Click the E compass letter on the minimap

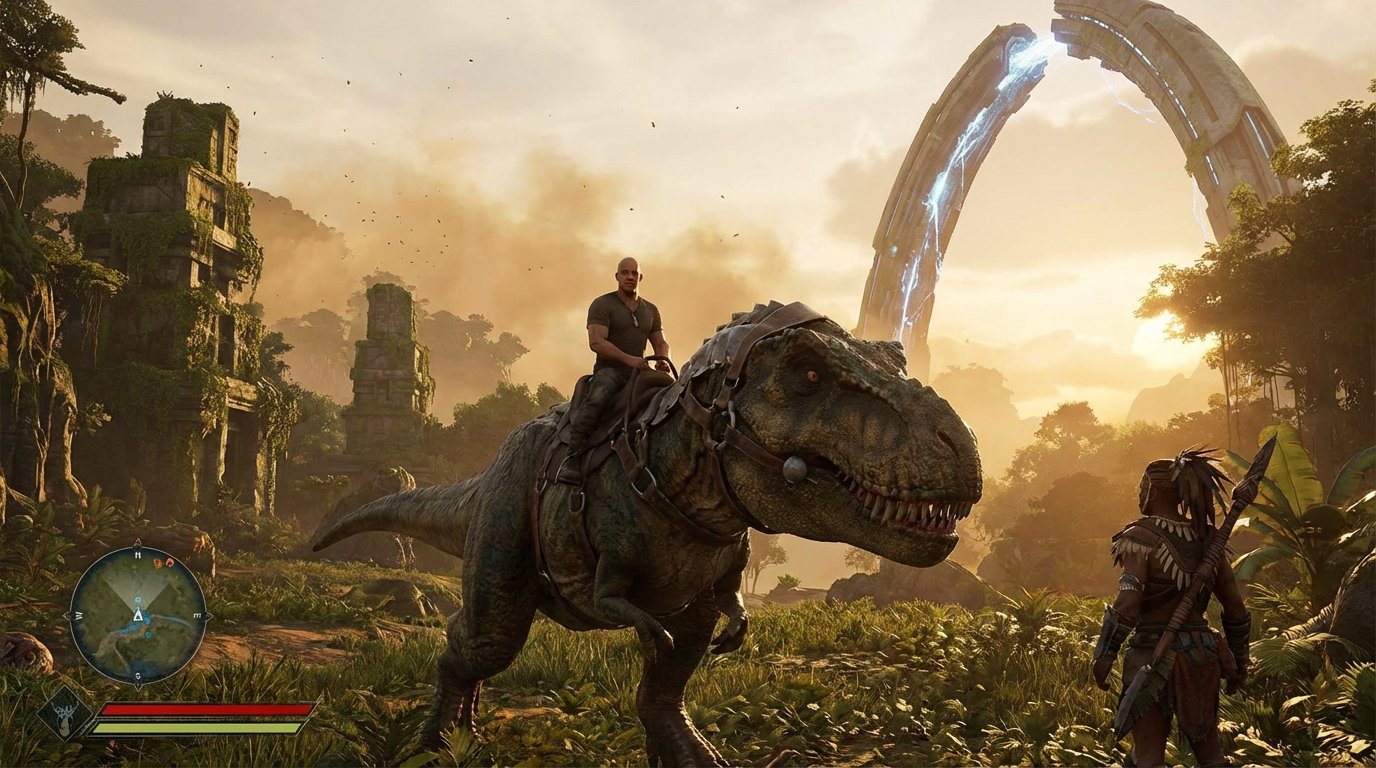point(197,614)
